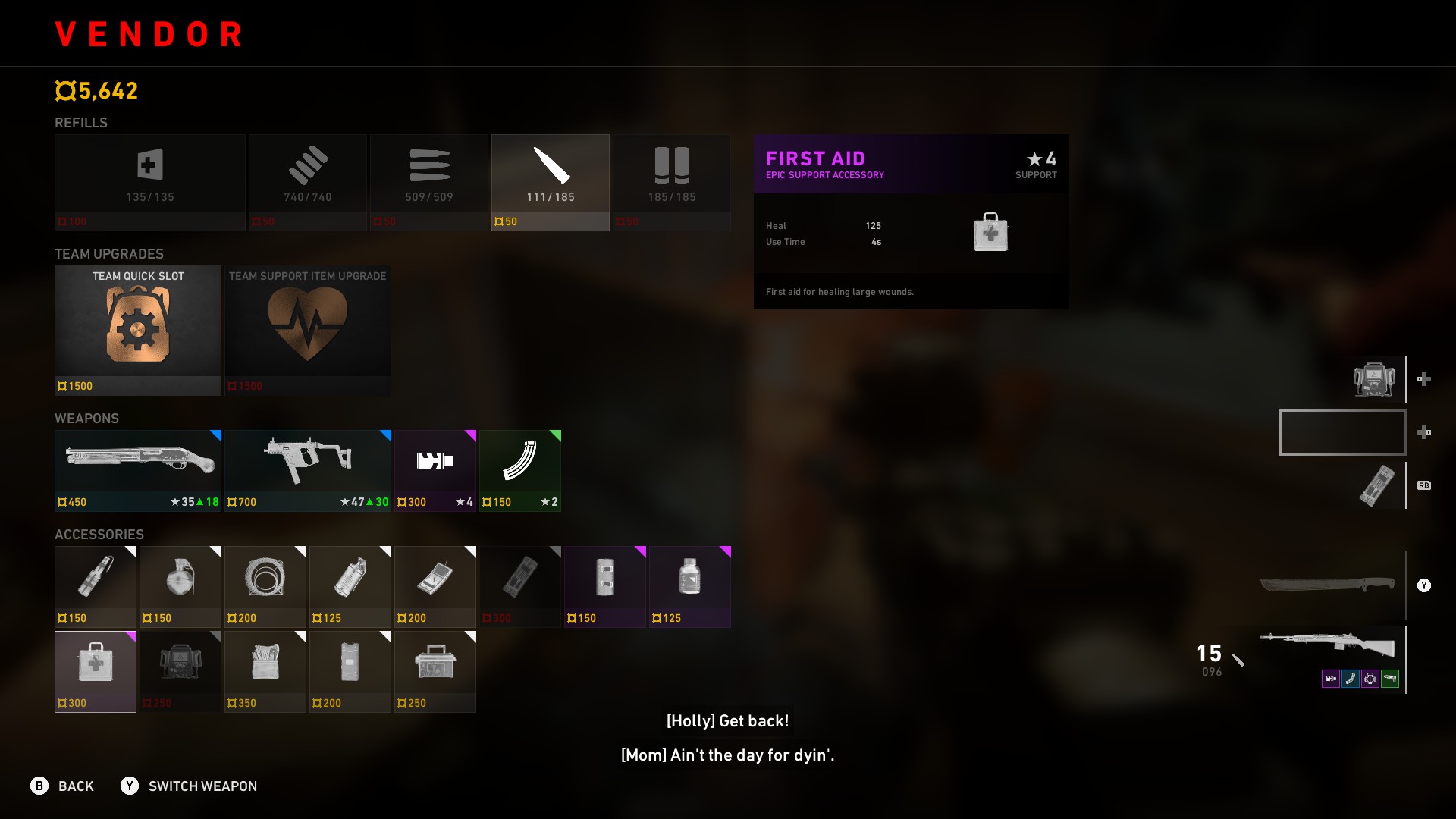1456x819 pixels.
Task: Choose the shotgun shell refill showing 185/185
Action: click(671, 182)
